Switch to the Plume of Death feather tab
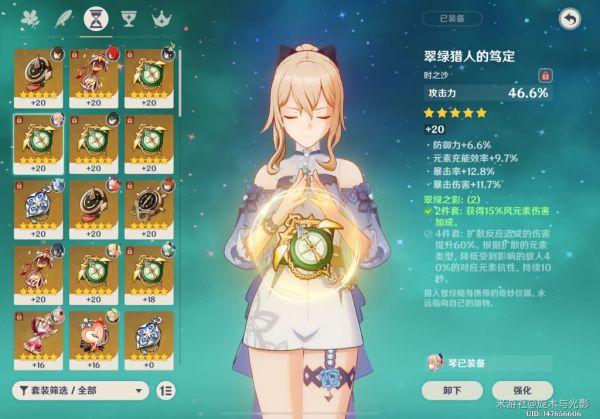The height and width of the screenshot is (419, 600). (x=66, y=18)
